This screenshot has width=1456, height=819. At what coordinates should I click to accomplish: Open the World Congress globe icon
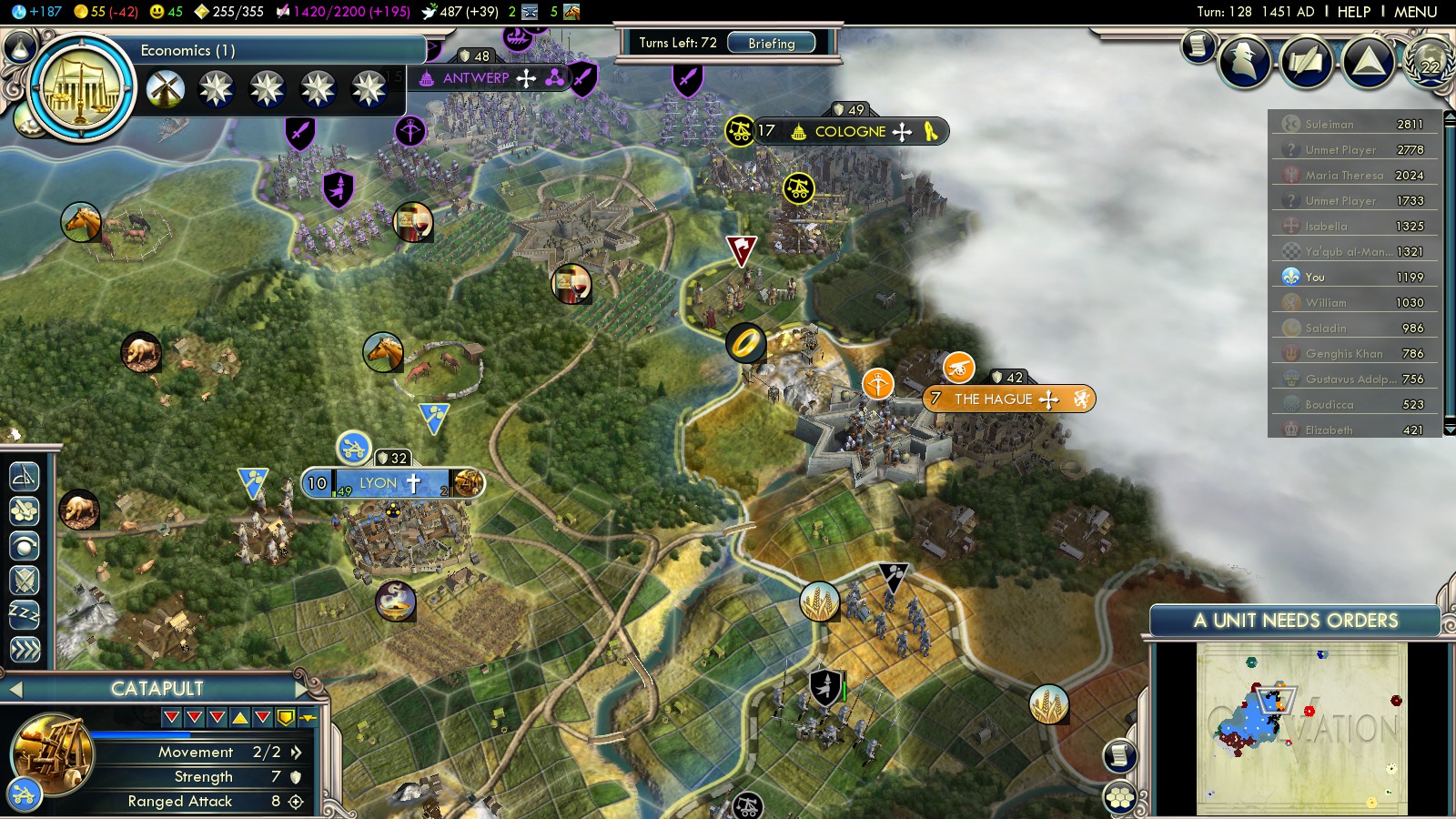click(x=1430, y=62)
